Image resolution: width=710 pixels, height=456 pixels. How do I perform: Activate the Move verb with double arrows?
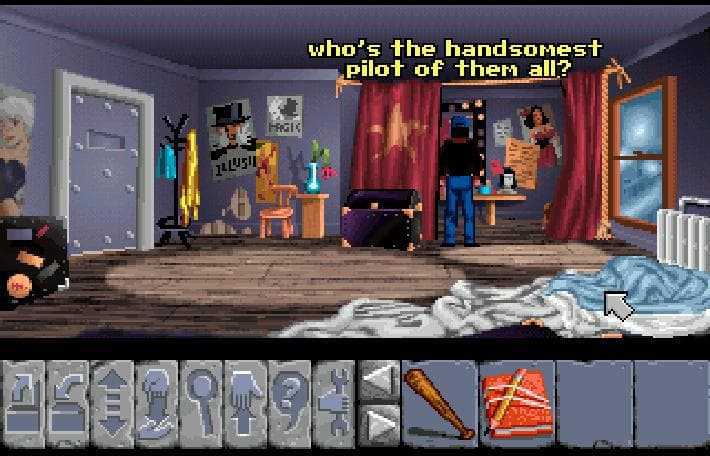coord(112,400)
